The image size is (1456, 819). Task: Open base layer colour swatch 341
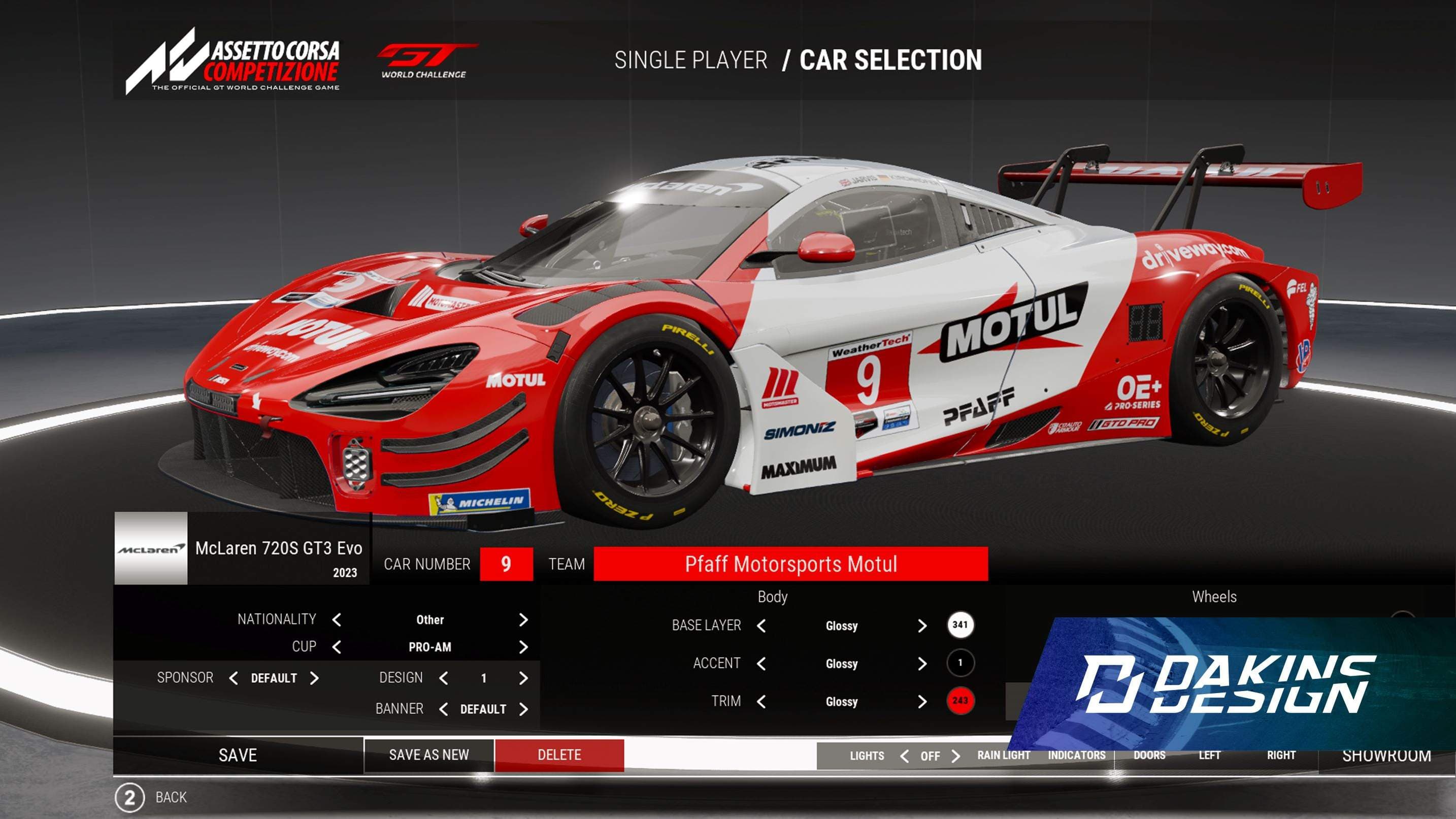[x=959, y=625]
